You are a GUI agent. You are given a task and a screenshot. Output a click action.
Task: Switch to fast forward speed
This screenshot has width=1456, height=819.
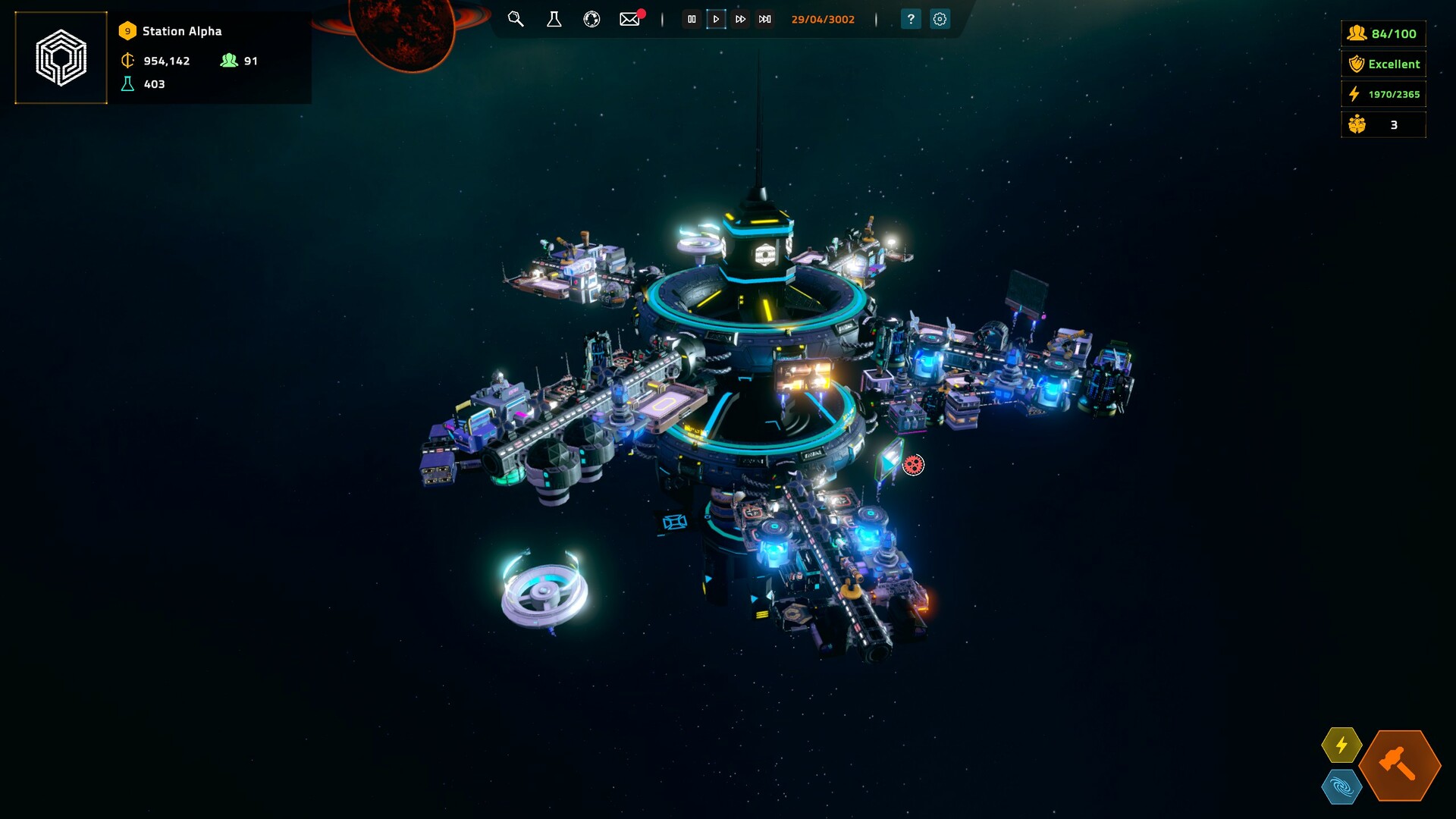pos(740,20)
